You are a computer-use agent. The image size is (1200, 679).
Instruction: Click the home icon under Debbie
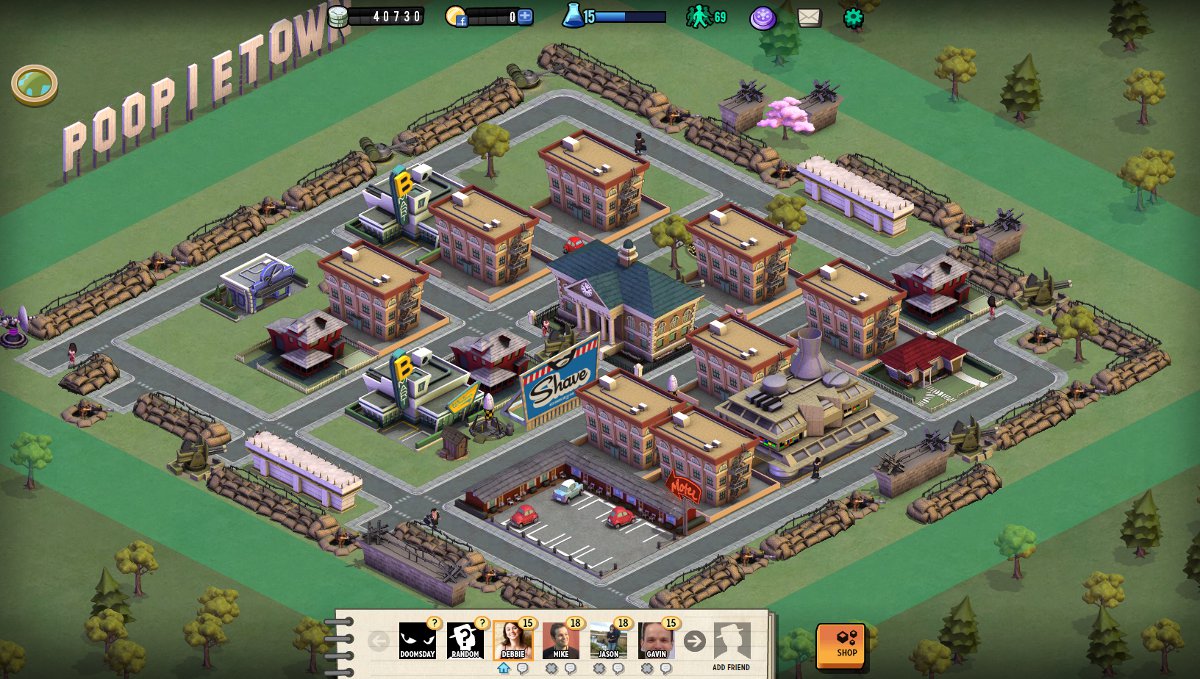click(503, 668)
